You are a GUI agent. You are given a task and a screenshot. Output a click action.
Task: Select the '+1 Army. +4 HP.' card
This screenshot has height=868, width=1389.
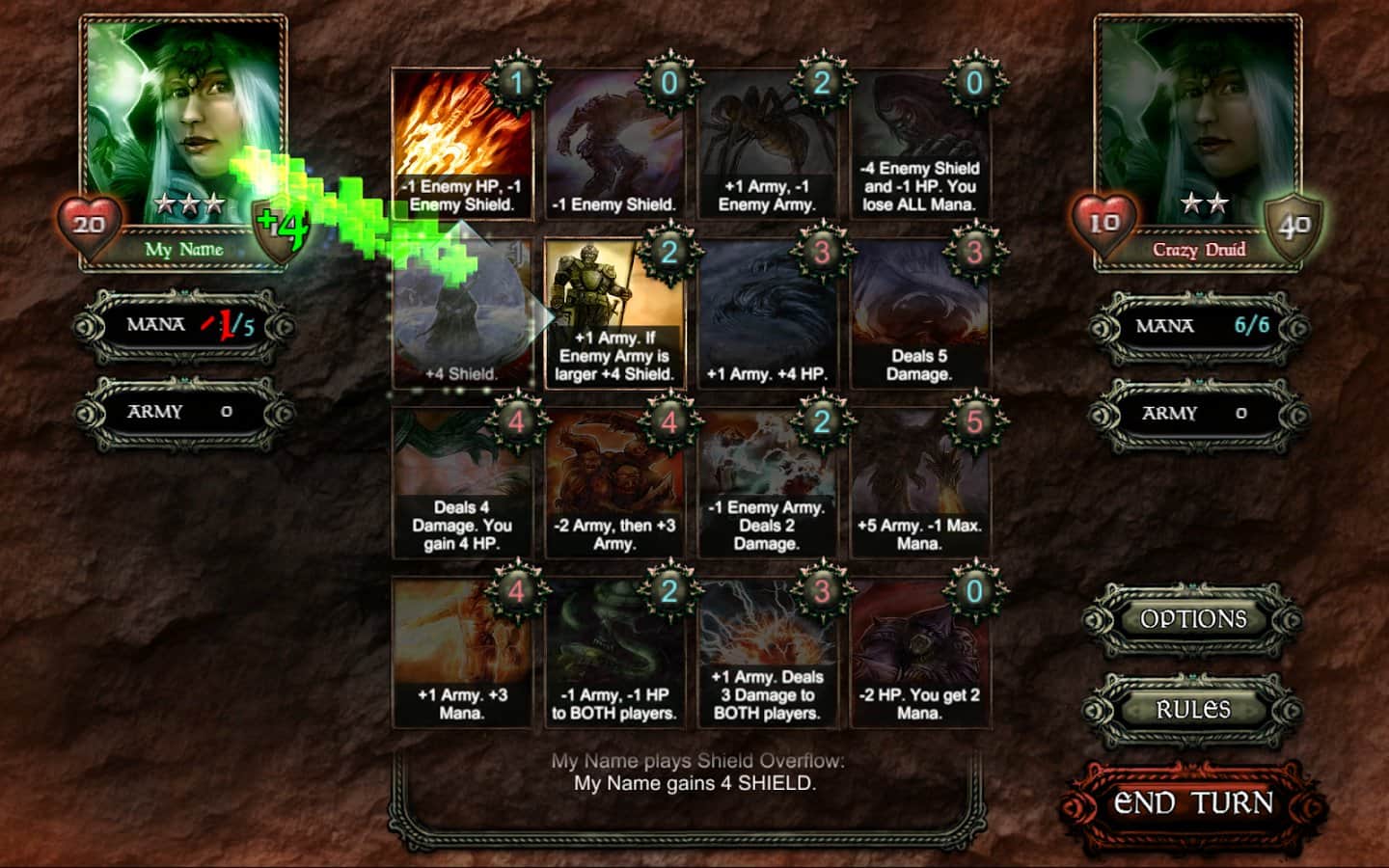[x=767, y=314]
